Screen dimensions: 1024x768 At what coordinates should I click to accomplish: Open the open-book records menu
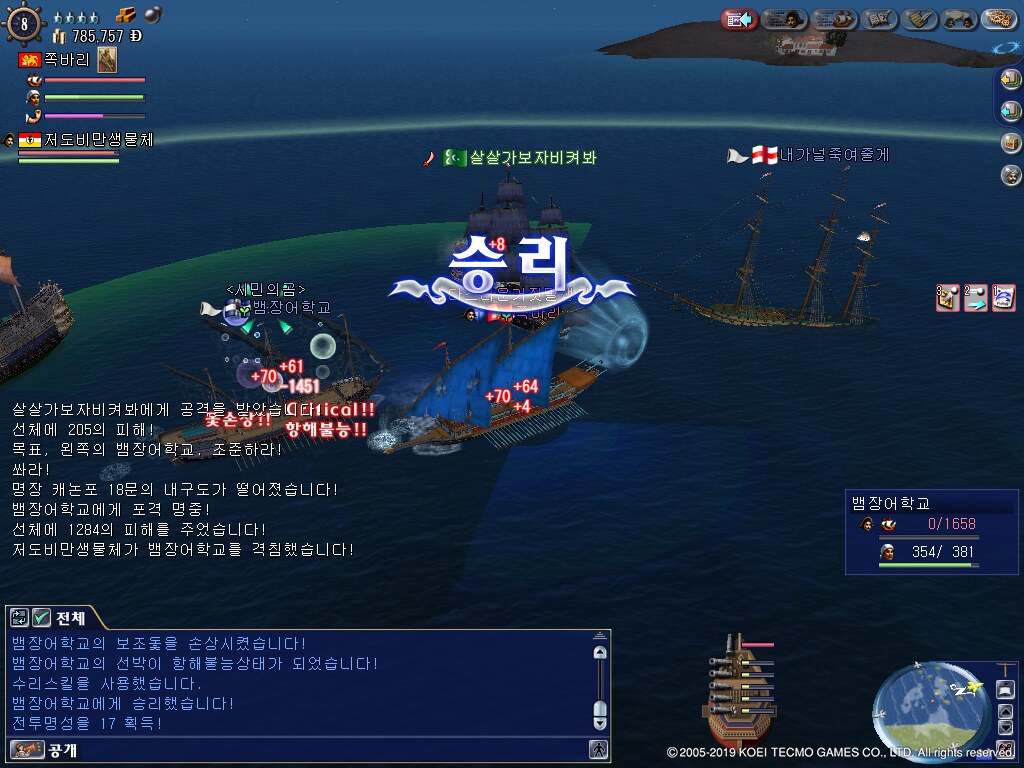[879, 19]
